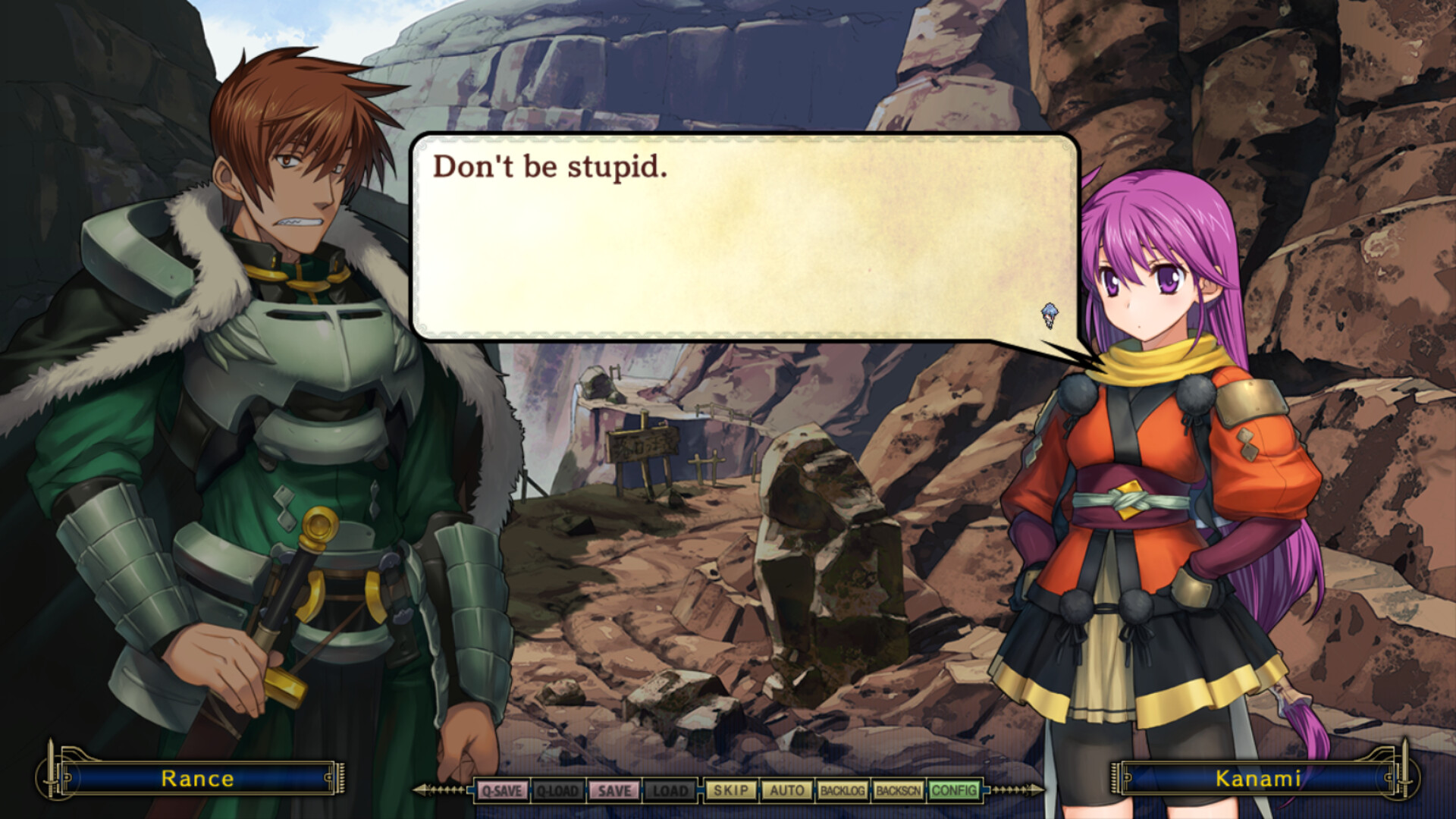This screenshot has height=819, width=1456.
Task: Open the BACKSCN scene viewer
Action: 898,790
